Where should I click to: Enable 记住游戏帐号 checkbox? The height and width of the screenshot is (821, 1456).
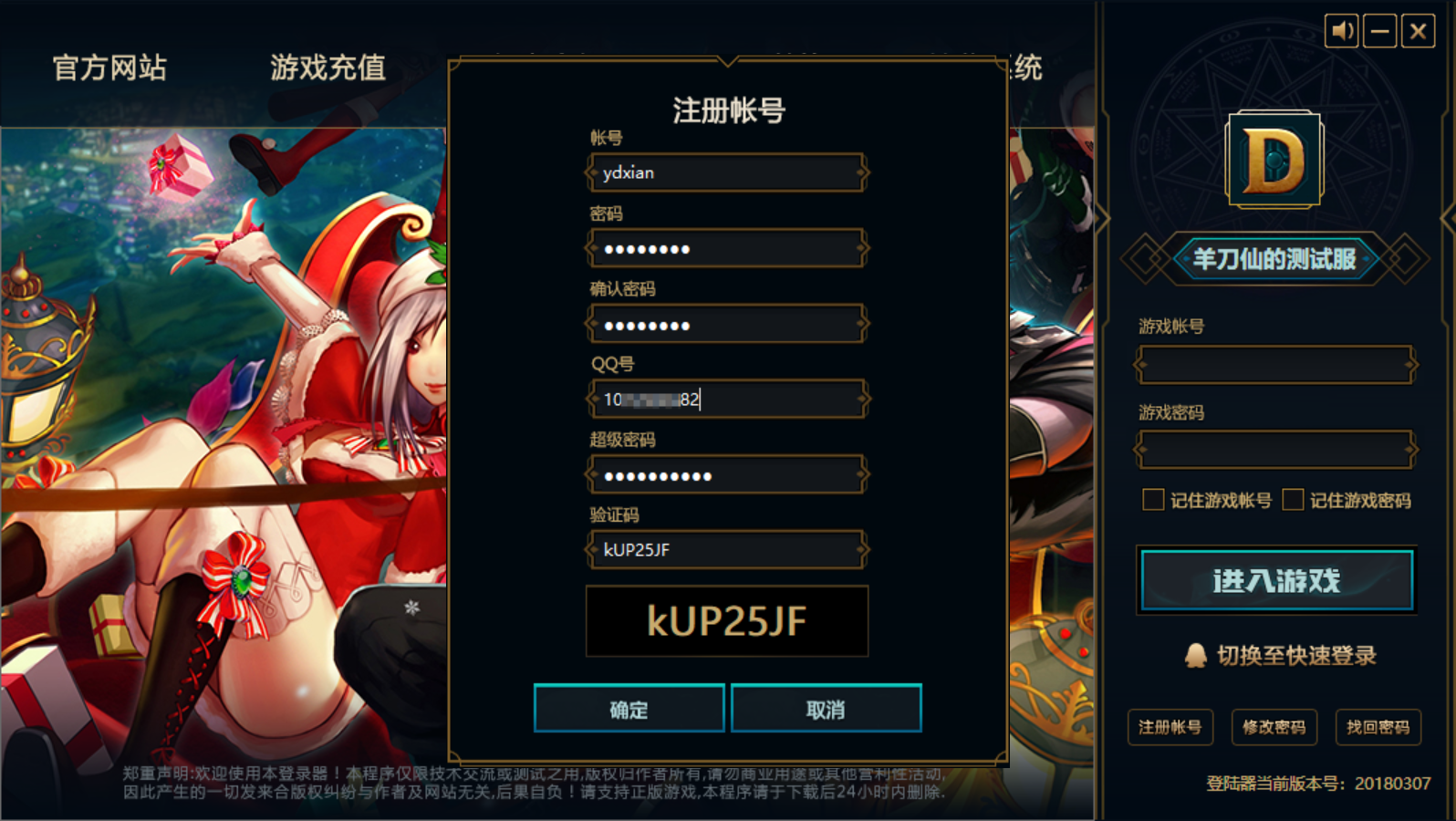click(x=1153, y=499)
